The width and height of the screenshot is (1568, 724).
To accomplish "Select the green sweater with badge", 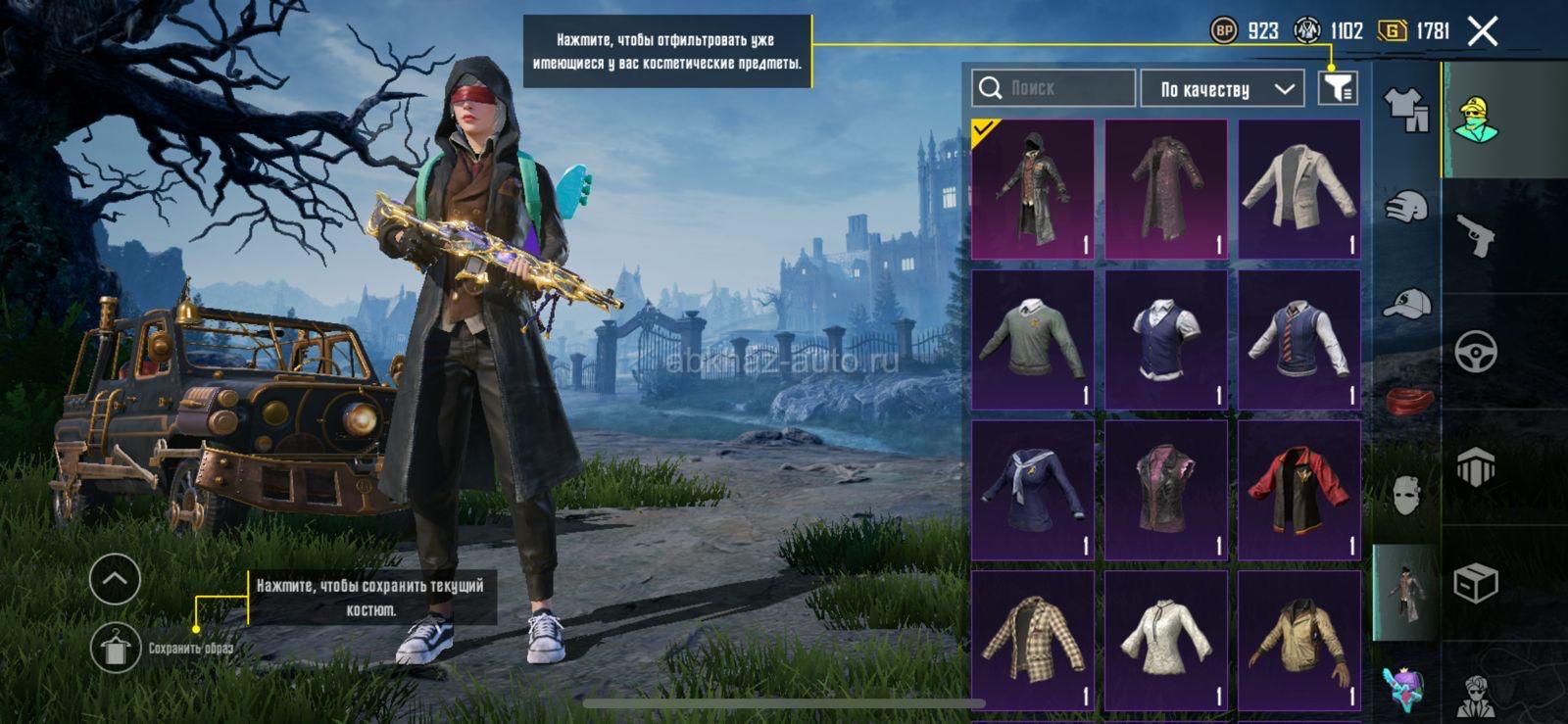I will pyautogui.click(x=1032, y=339).
